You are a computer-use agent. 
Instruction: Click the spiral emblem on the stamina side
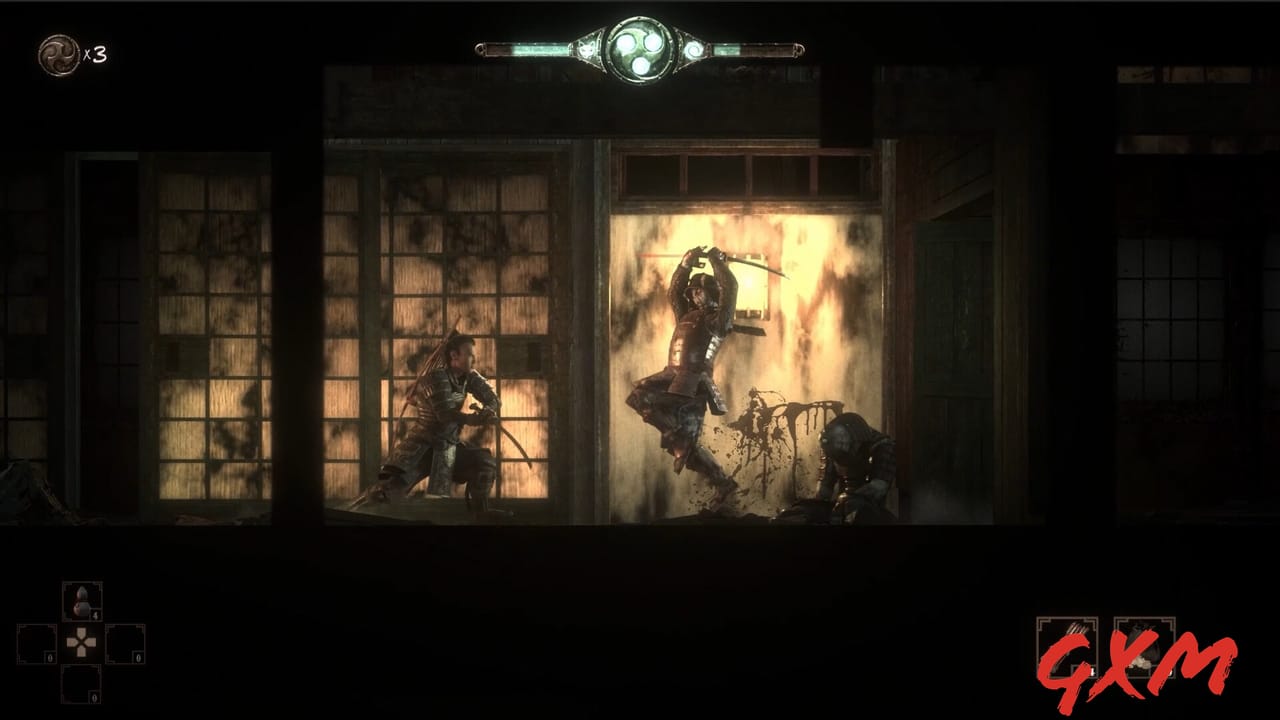click(x=693, y=48)
